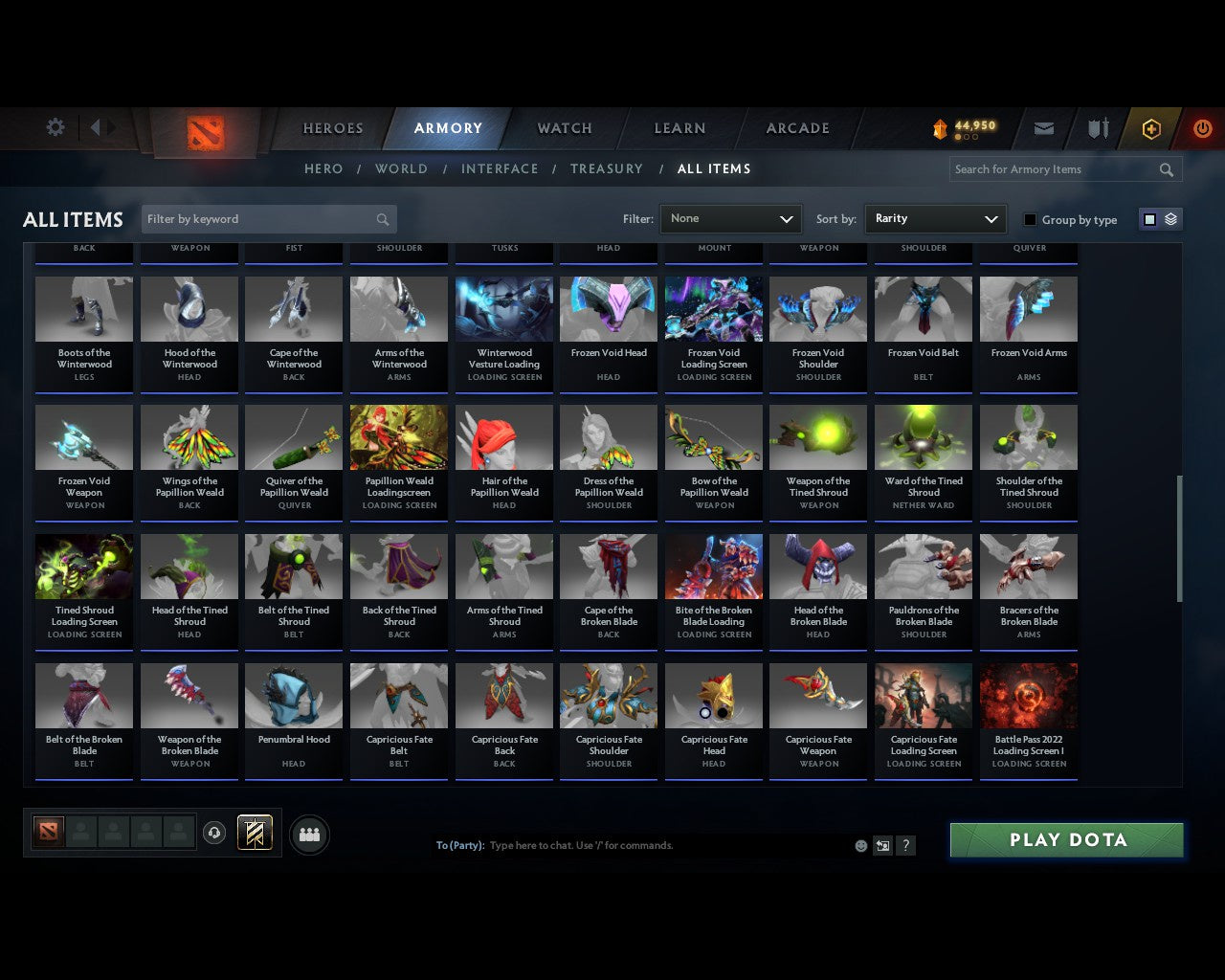
Task: Open the Filter dropdown set to None
Action: coord(730,218)
